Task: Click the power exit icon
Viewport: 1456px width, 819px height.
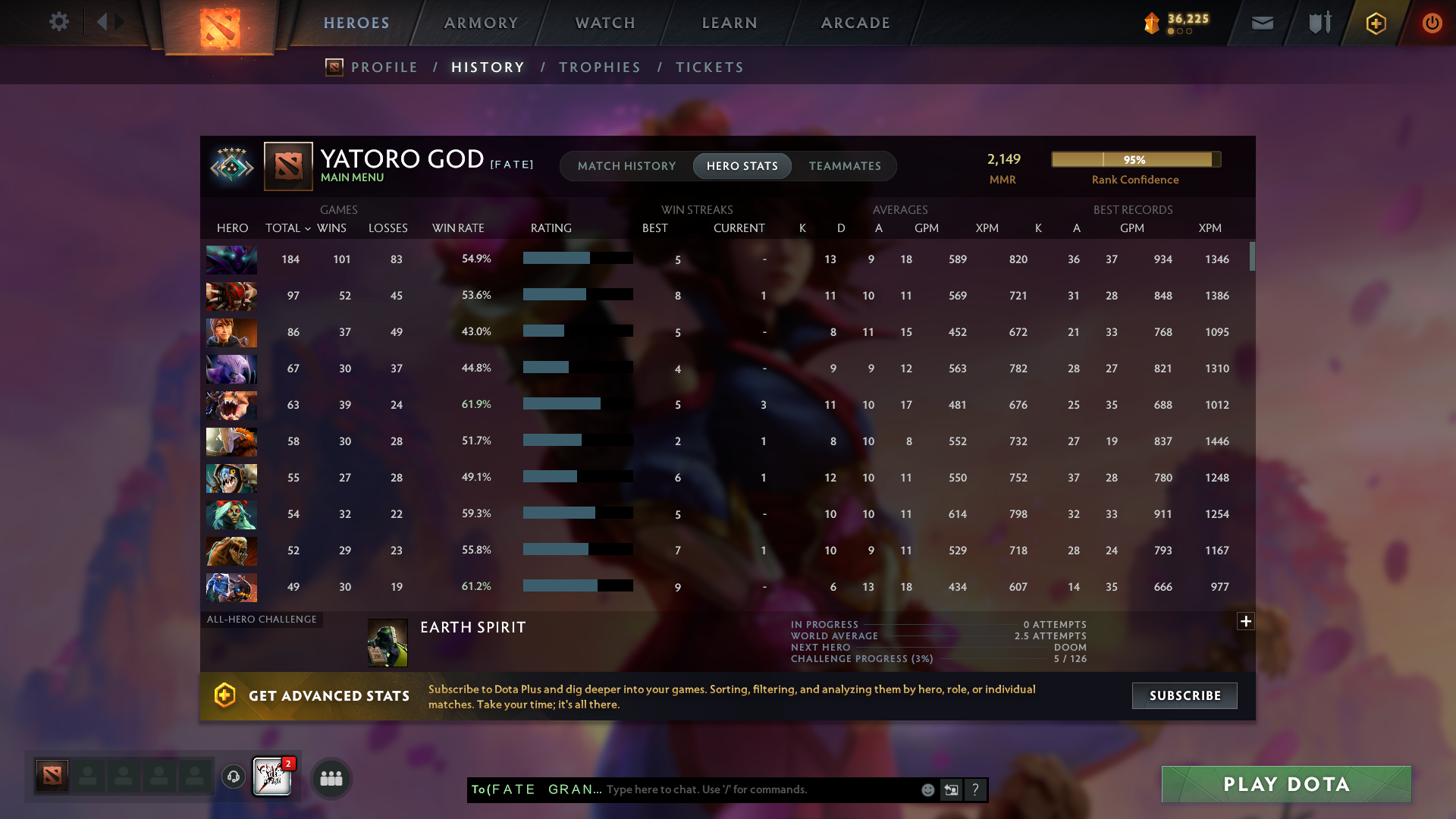Action: pos(1432,23)
